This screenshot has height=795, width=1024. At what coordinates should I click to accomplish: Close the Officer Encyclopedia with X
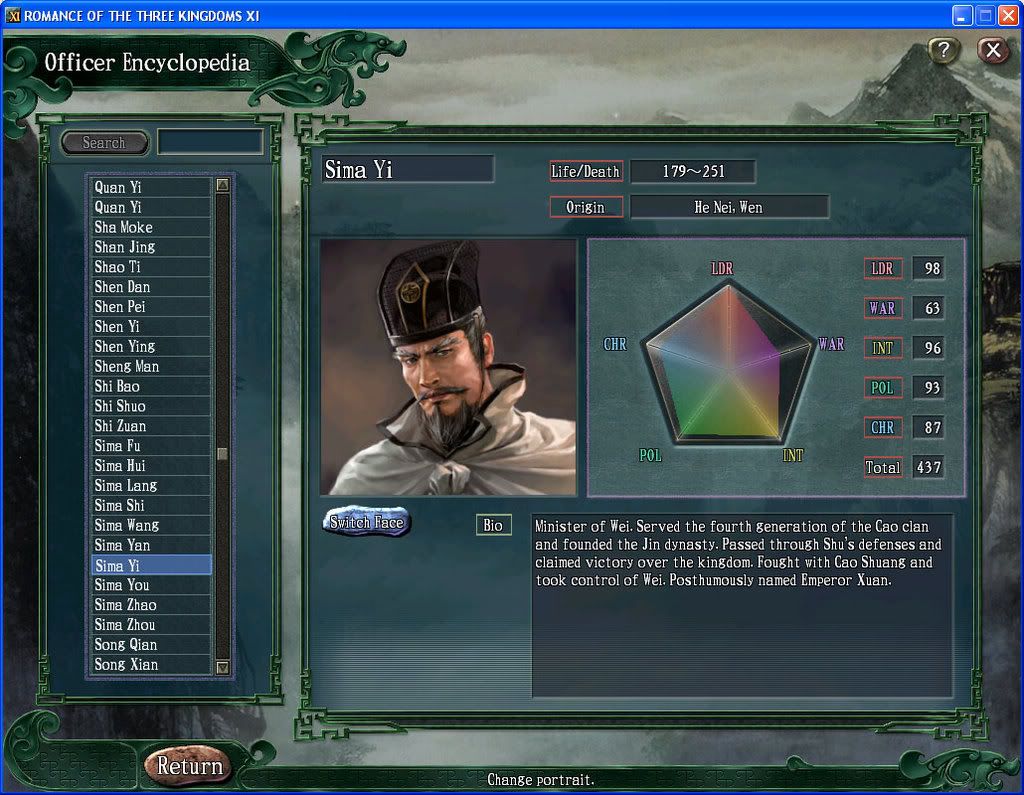pyautogui.click(x=992, y=50)
